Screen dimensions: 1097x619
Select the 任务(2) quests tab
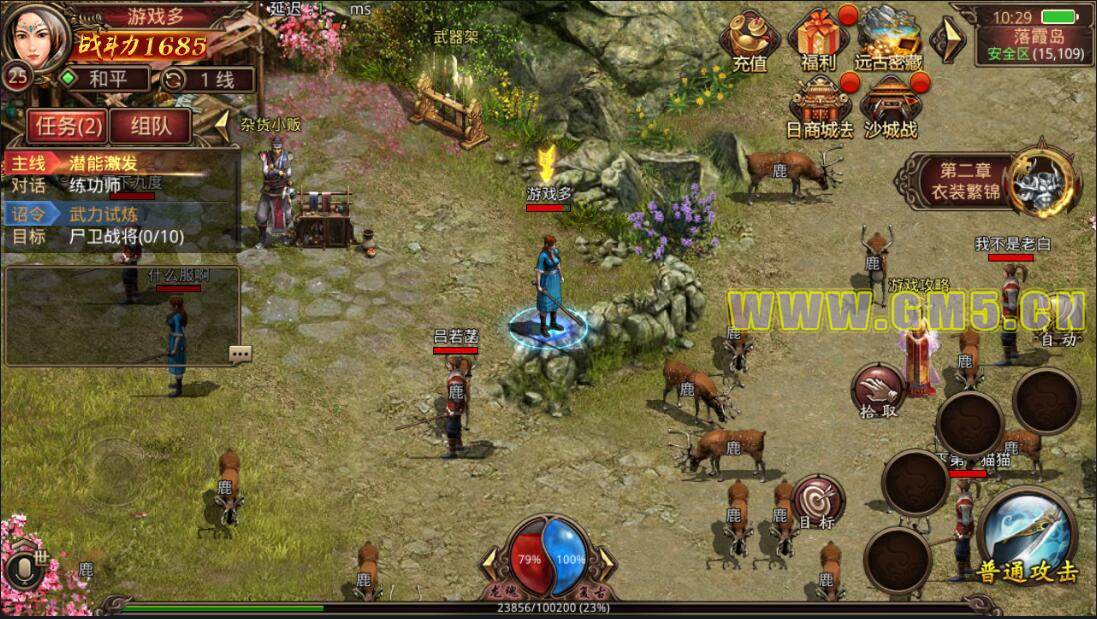[67, 126]
